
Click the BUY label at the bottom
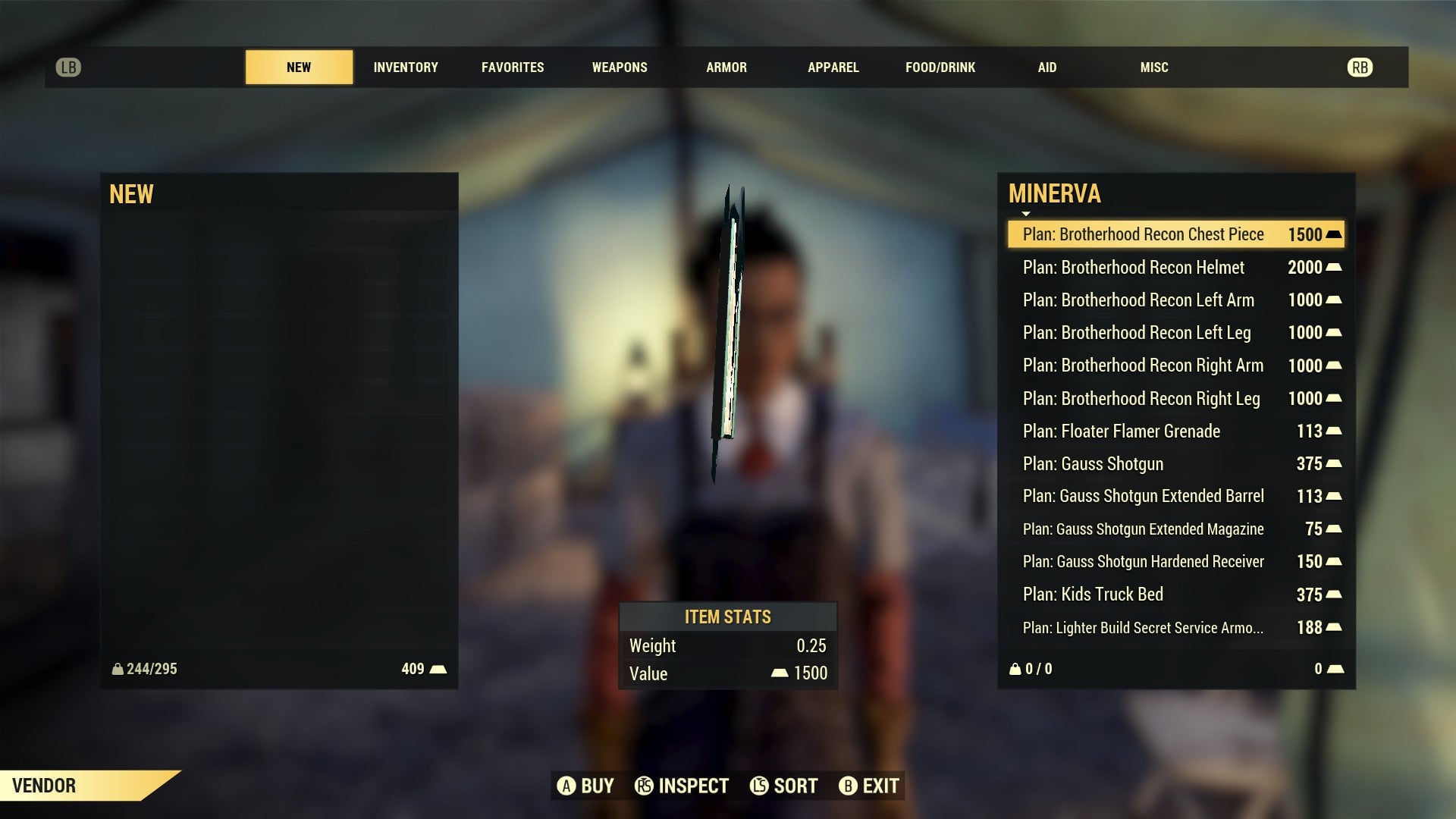click(596, 786)
